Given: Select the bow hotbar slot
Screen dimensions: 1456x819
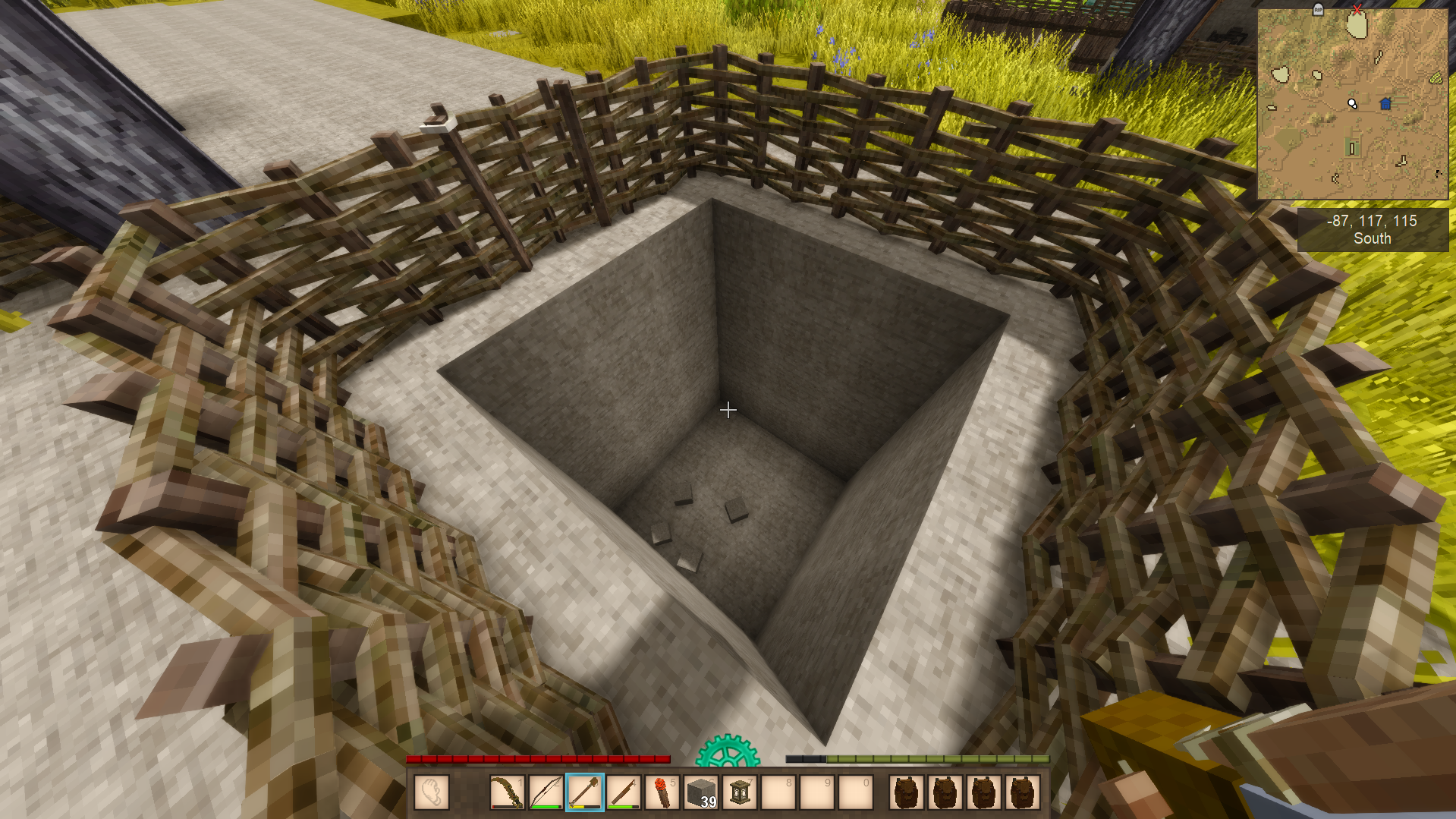Looking at the screenshot, I should pos(546,793).
